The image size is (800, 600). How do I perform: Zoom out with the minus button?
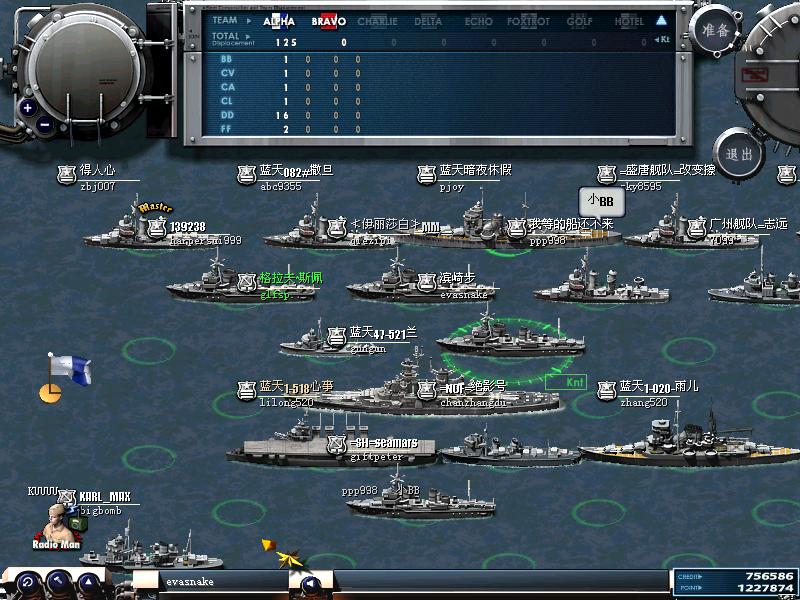point(46,126)
